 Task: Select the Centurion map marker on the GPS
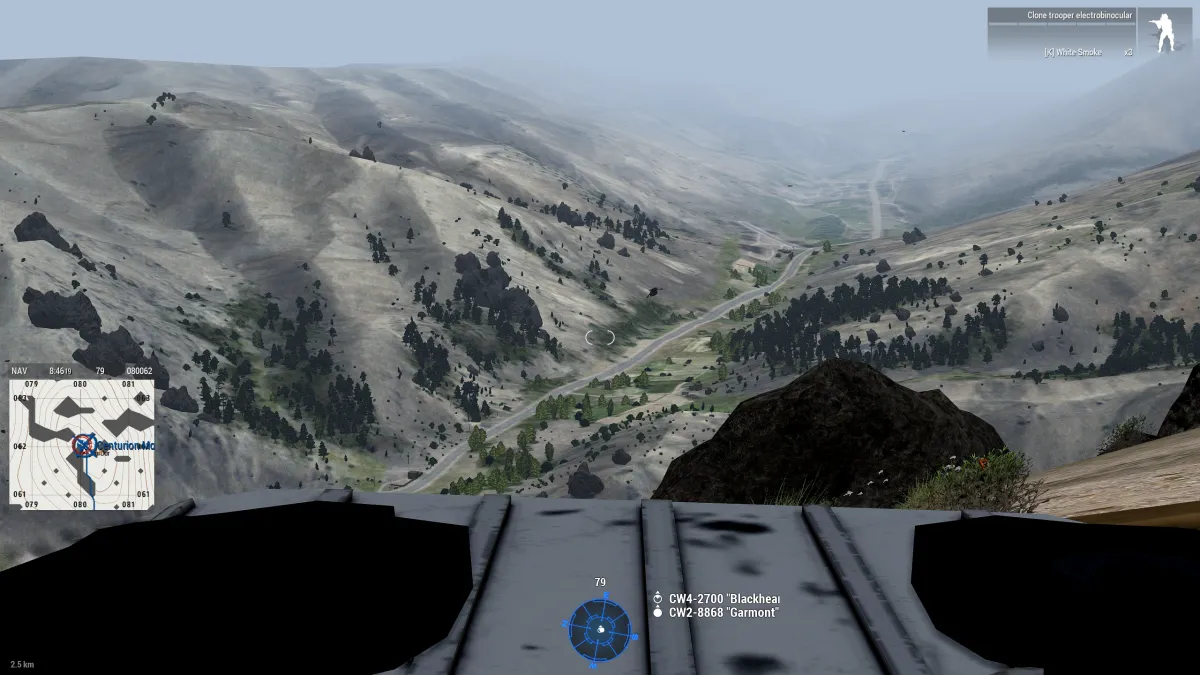(85, 445)
